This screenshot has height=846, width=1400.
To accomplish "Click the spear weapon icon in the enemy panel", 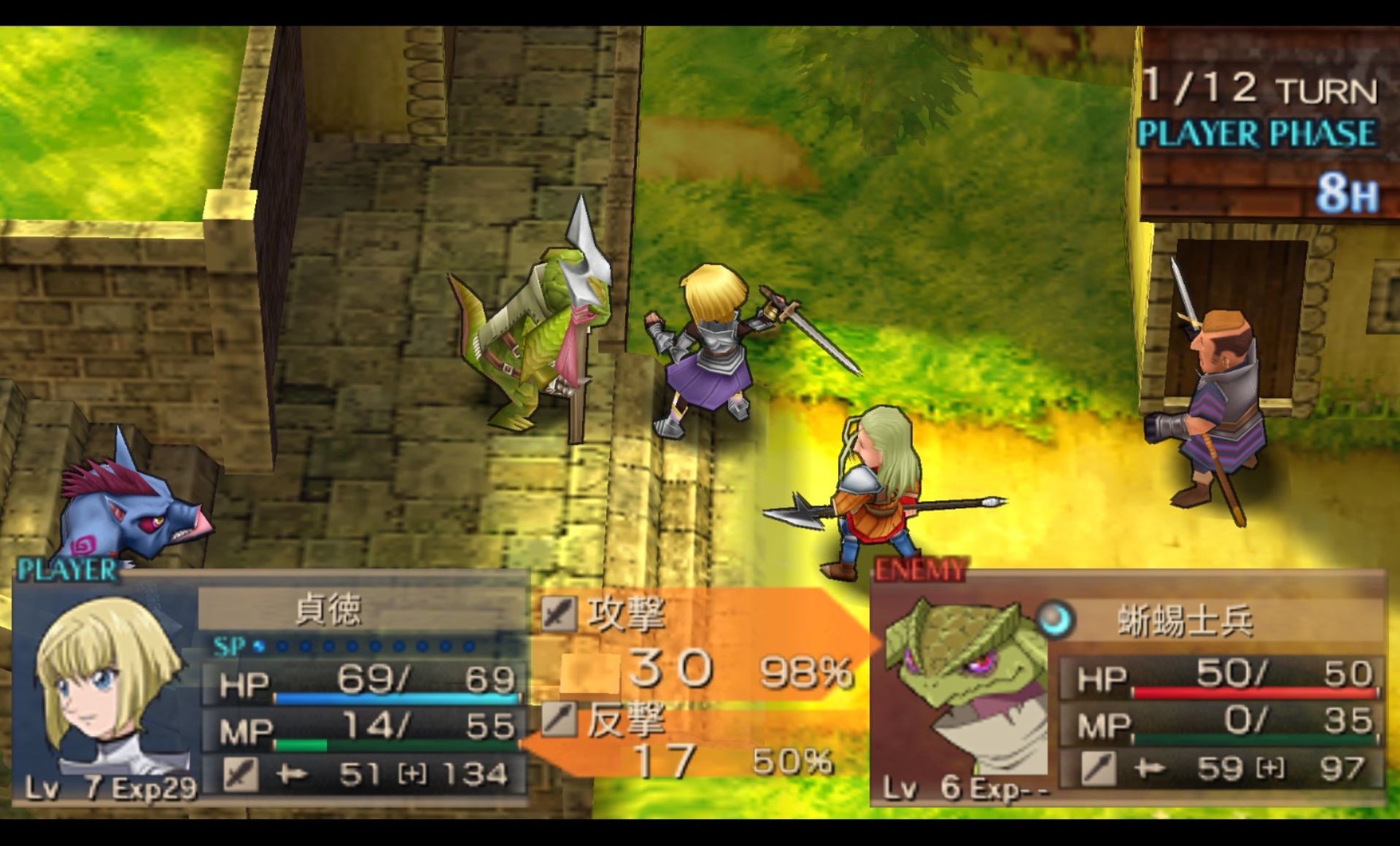I will [1098, 768].
